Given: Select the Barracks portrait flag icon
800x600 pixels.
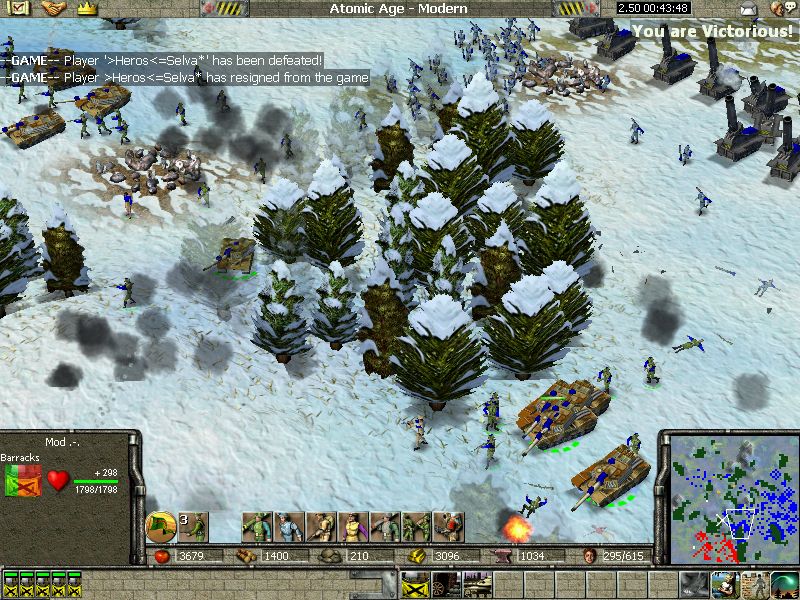Looking at the screenshot, I should tap(21, 481).
